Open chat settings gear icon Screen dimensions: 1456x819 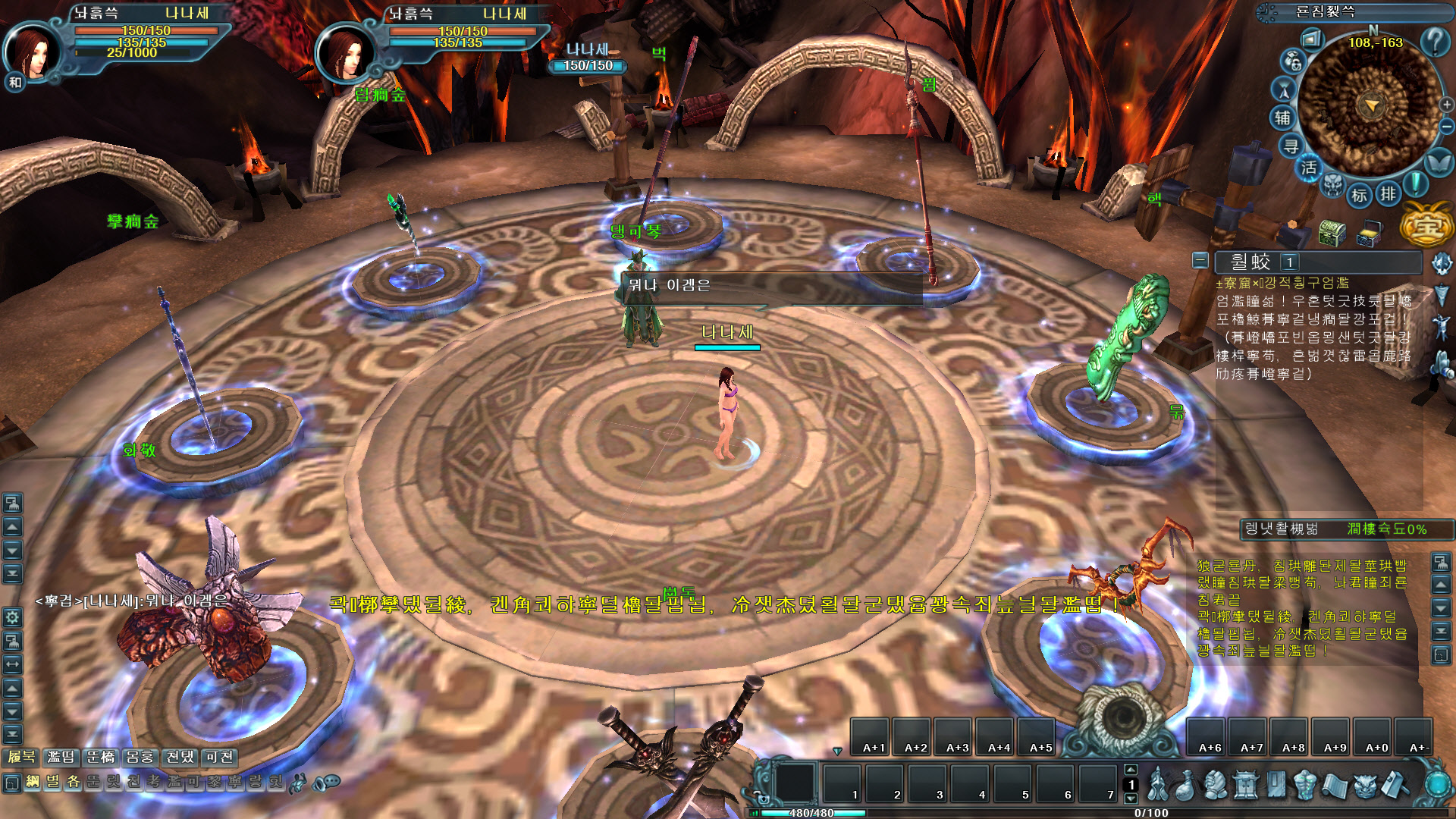point(12,617)
